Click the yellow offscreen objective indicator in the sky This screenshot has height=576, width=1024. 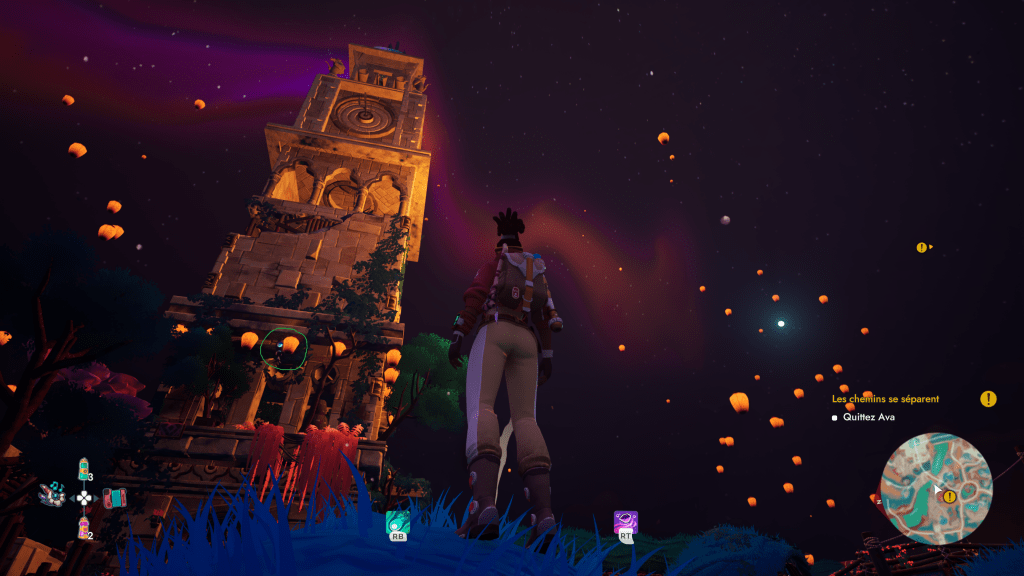coord(922,247)
